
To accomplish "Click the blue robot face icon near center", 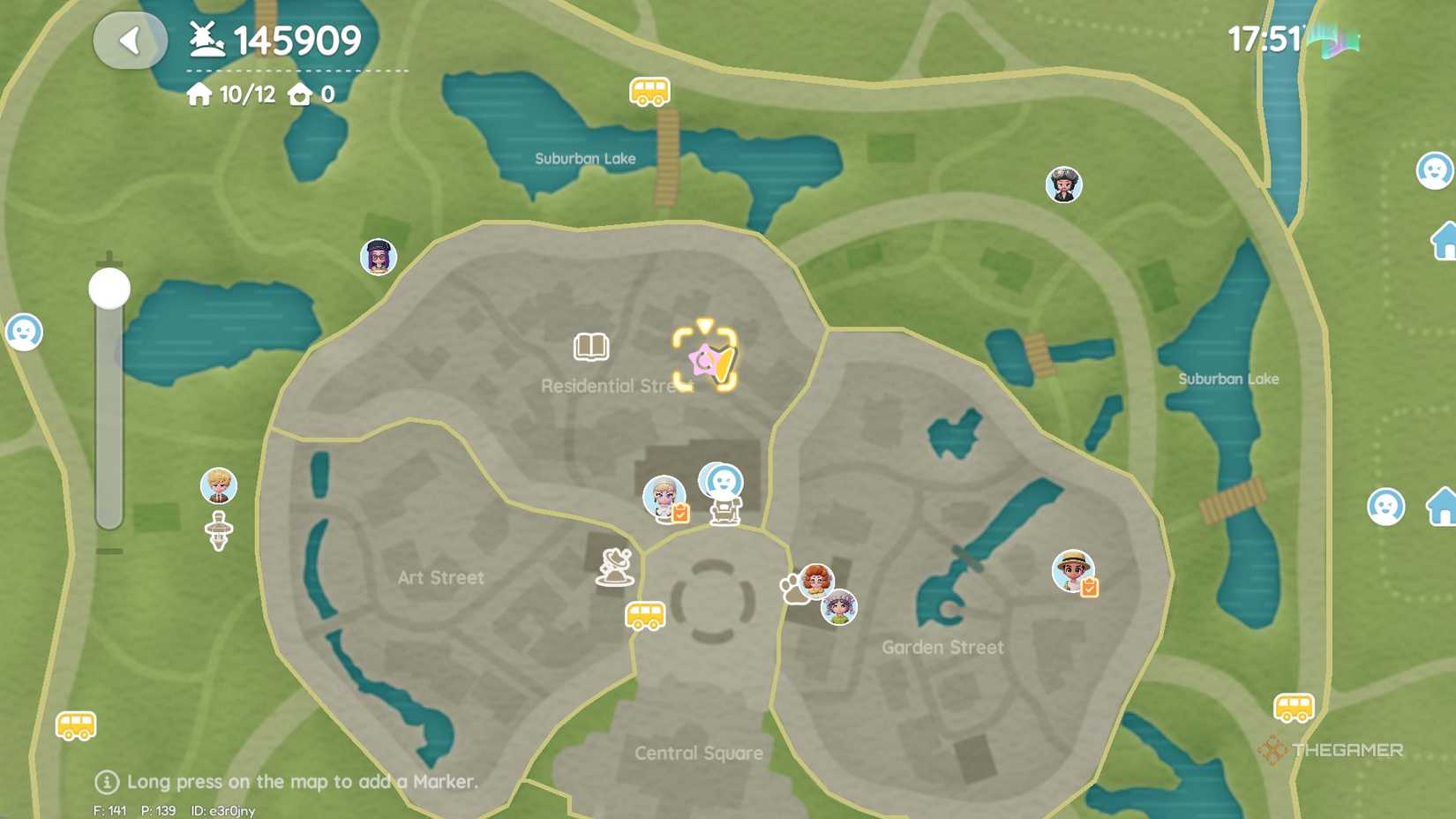I will click(x=722, y=481).
